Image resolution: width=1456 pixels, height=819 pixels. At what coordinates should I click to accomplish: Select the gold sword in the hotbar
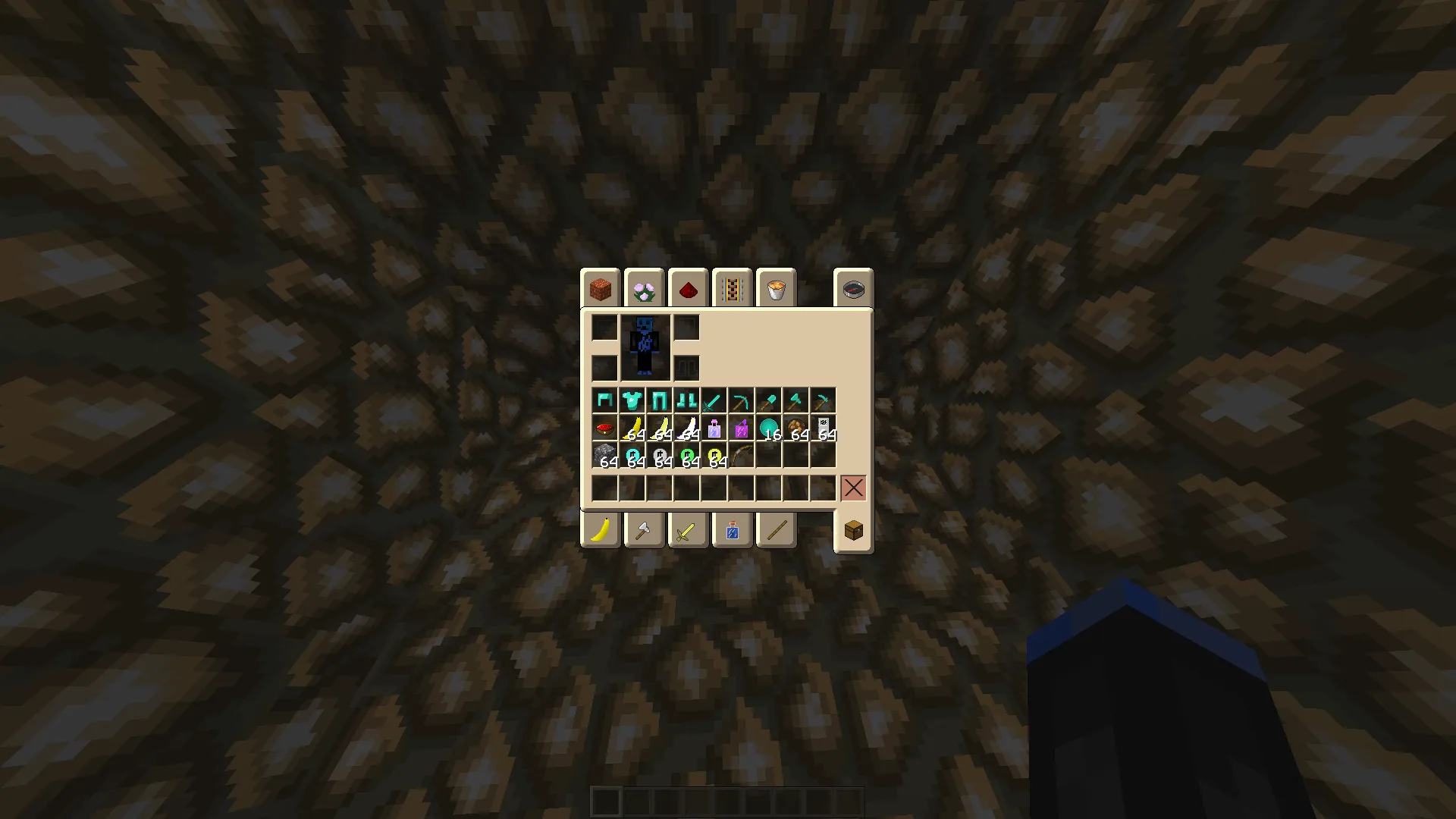[688, 529]
